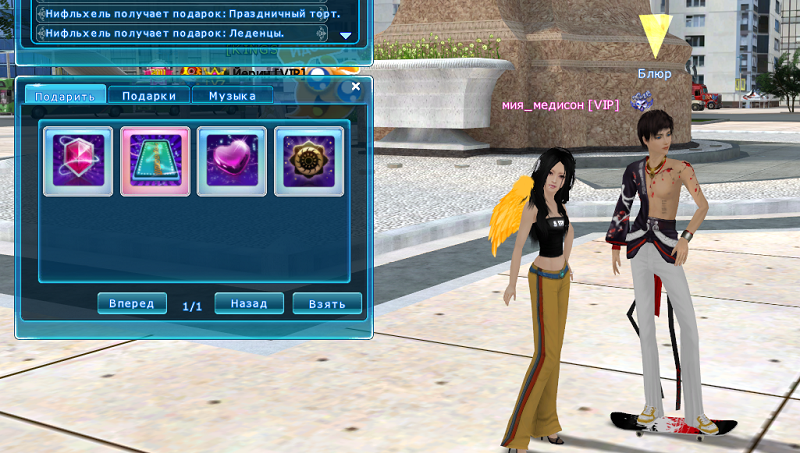Take the gift with Взять
The width and height of the screenshot is (800, 453).
pyautogui.click(x=327, y=303)
